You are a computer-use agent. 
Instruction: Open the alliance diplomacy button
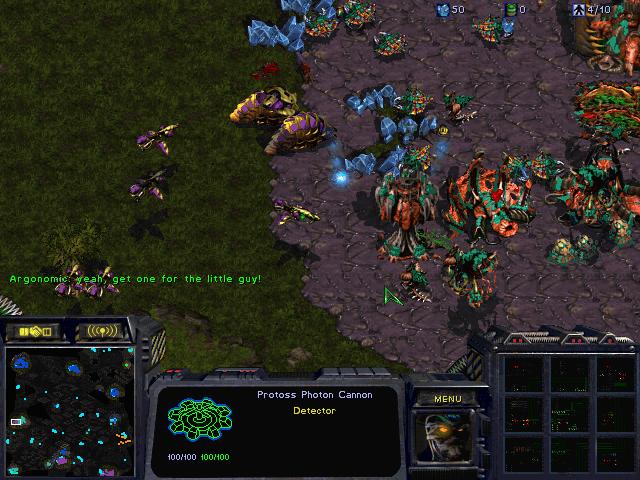point(34,330)
